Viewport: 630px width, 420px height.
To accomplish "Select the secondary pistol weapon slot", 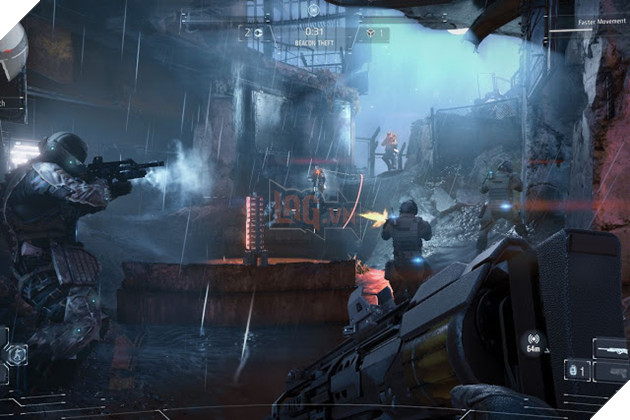I will click(x=611, y=370).
